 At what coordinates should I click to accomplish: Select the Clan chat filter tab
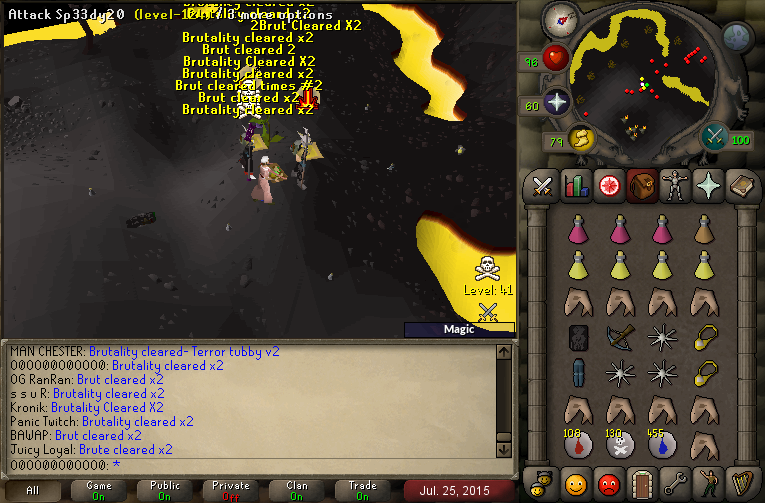point(297,490)
